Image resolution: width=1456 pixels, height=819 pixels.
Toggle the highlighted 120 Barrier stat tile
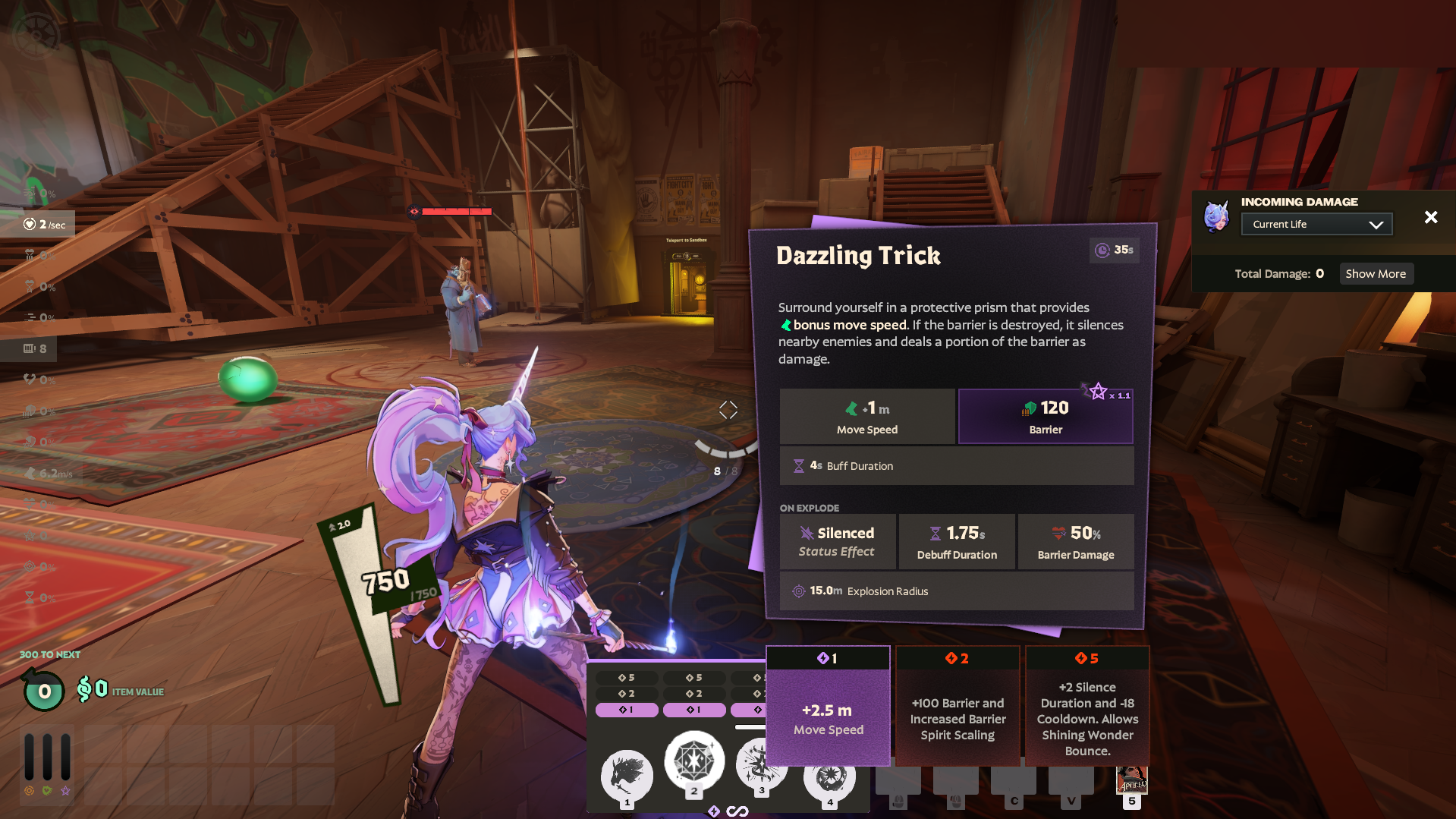(1045, 415)
